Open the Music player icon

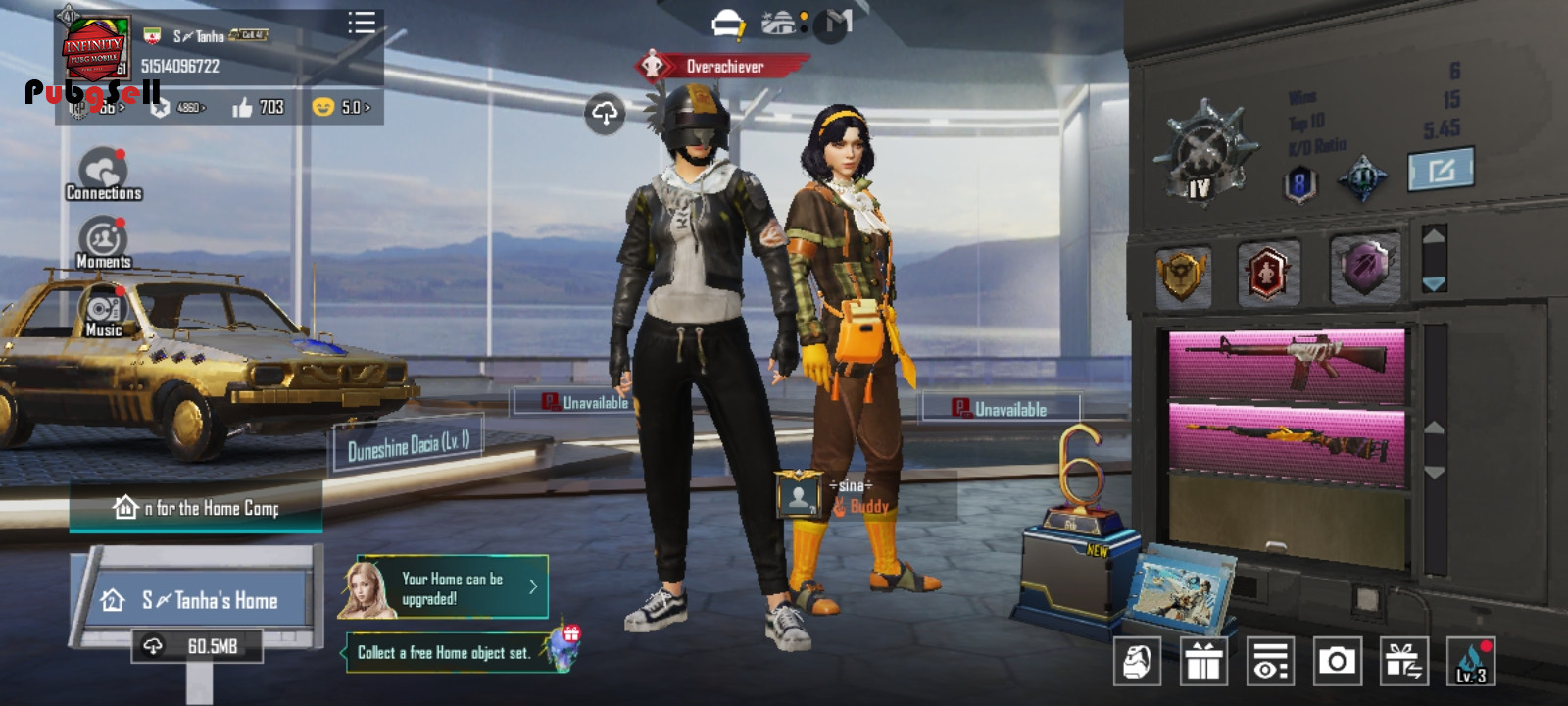103,314
